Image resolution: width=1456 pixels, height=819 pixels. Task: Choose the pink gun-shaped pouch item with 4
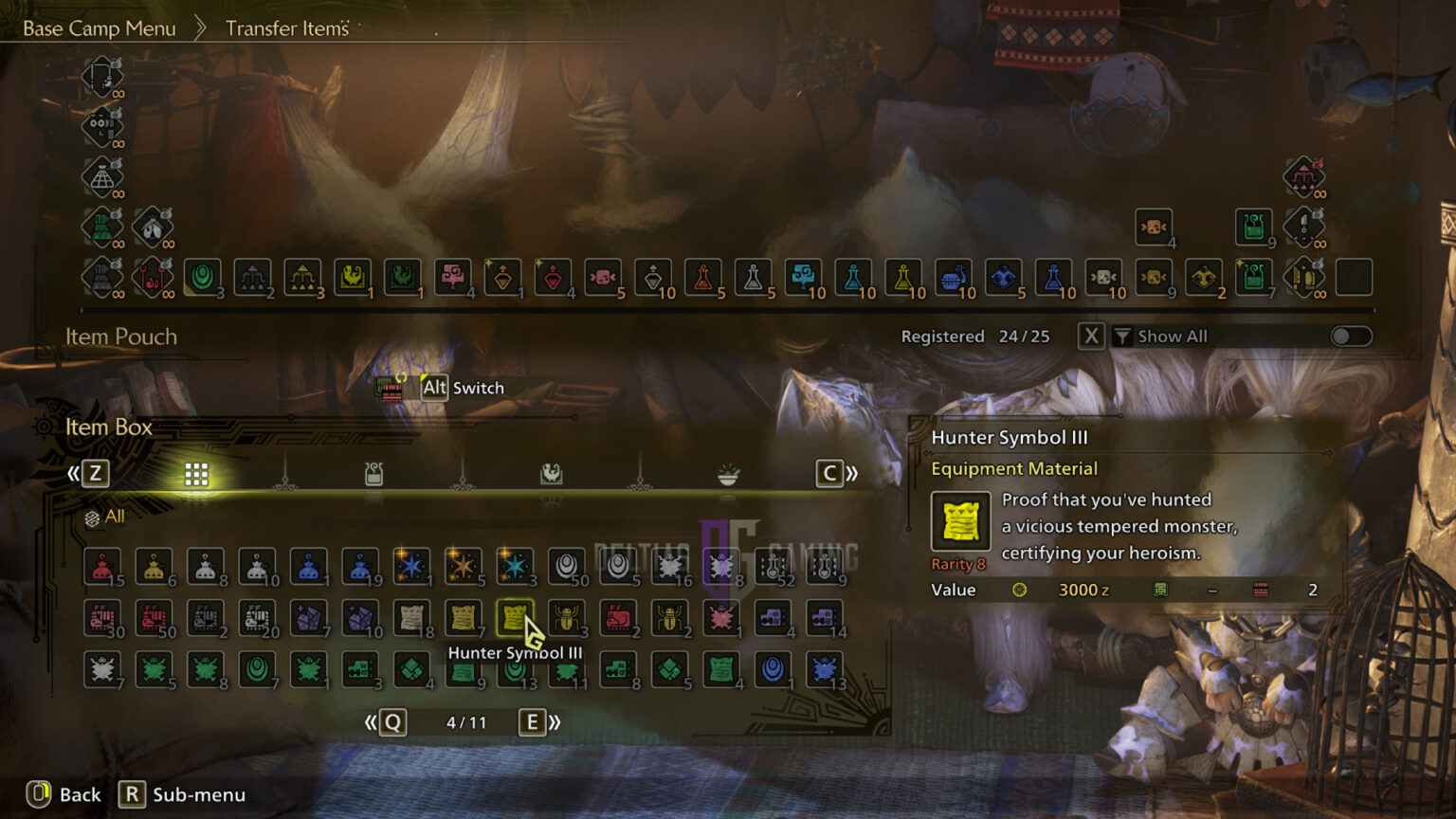453,277
